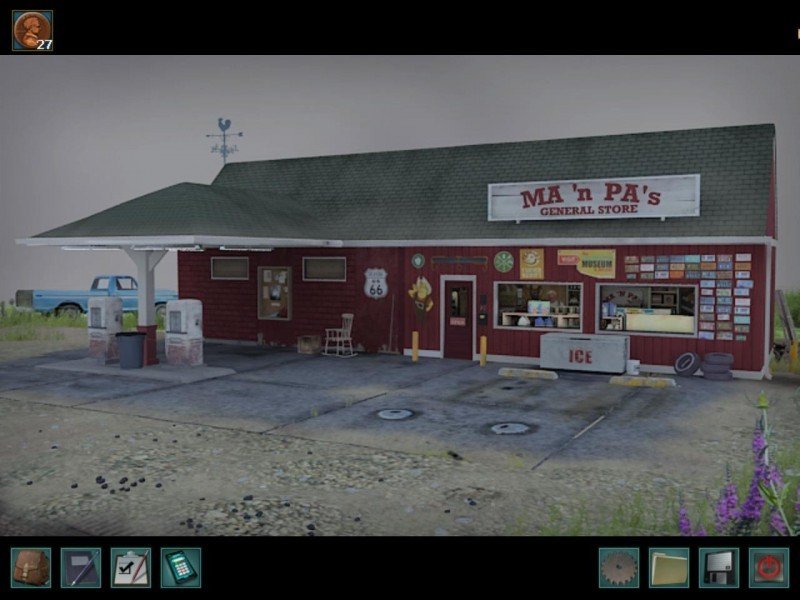
Task: Open the cell phone
Action: point(180,567)
